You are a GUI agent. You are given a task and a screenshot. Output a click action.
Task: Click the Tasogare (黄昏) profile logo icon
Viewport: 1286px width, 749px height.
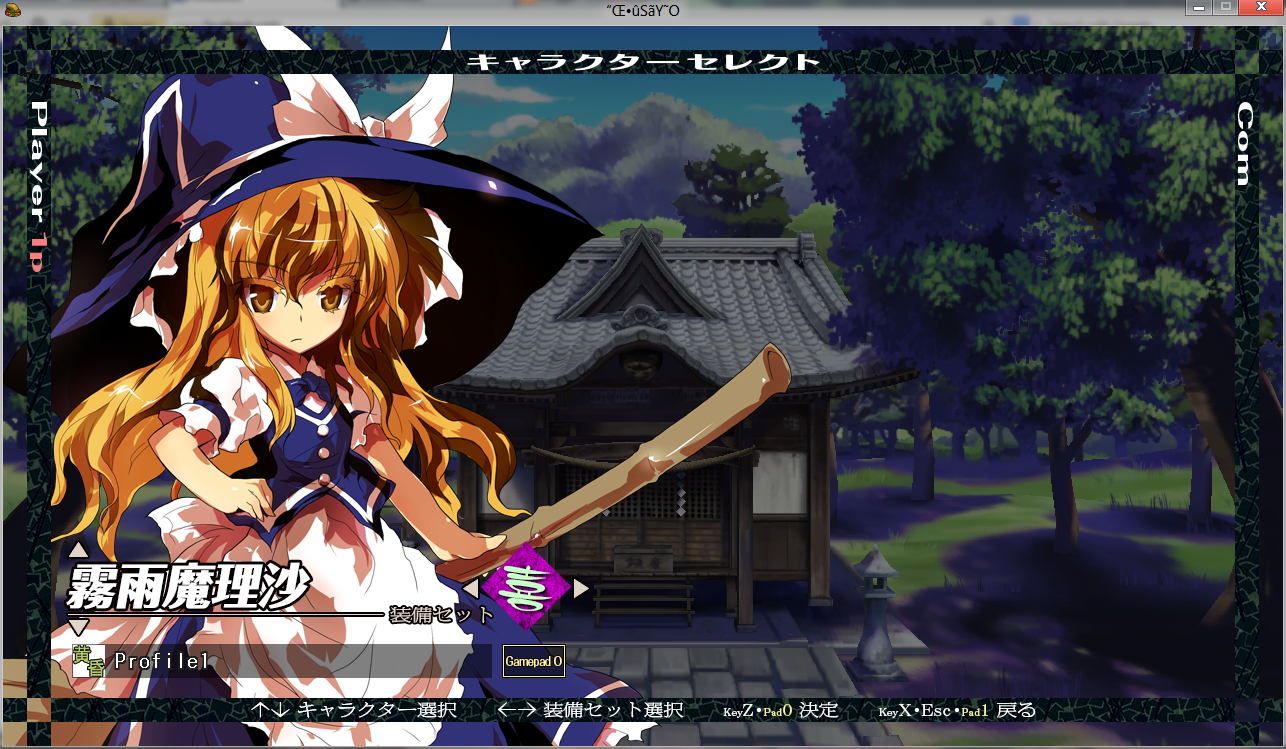tap(88, 660)
